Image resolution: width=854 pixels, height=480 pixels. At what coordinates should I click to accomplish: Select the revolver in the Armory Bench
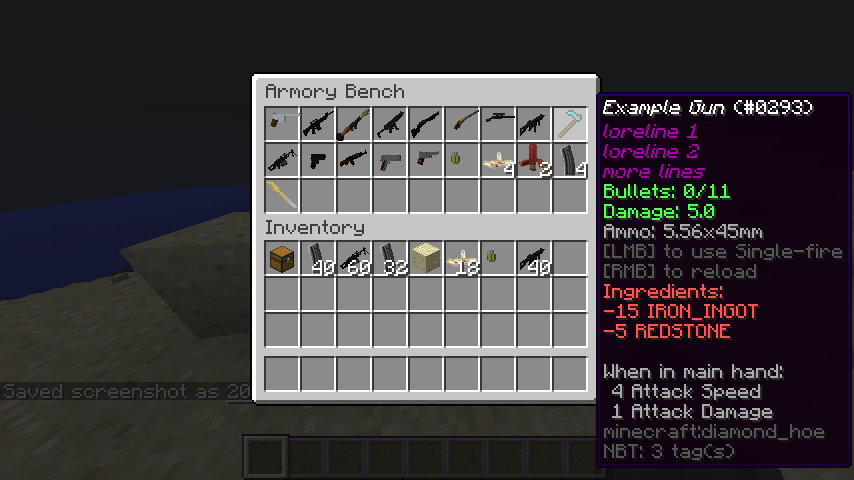(426, 160)
